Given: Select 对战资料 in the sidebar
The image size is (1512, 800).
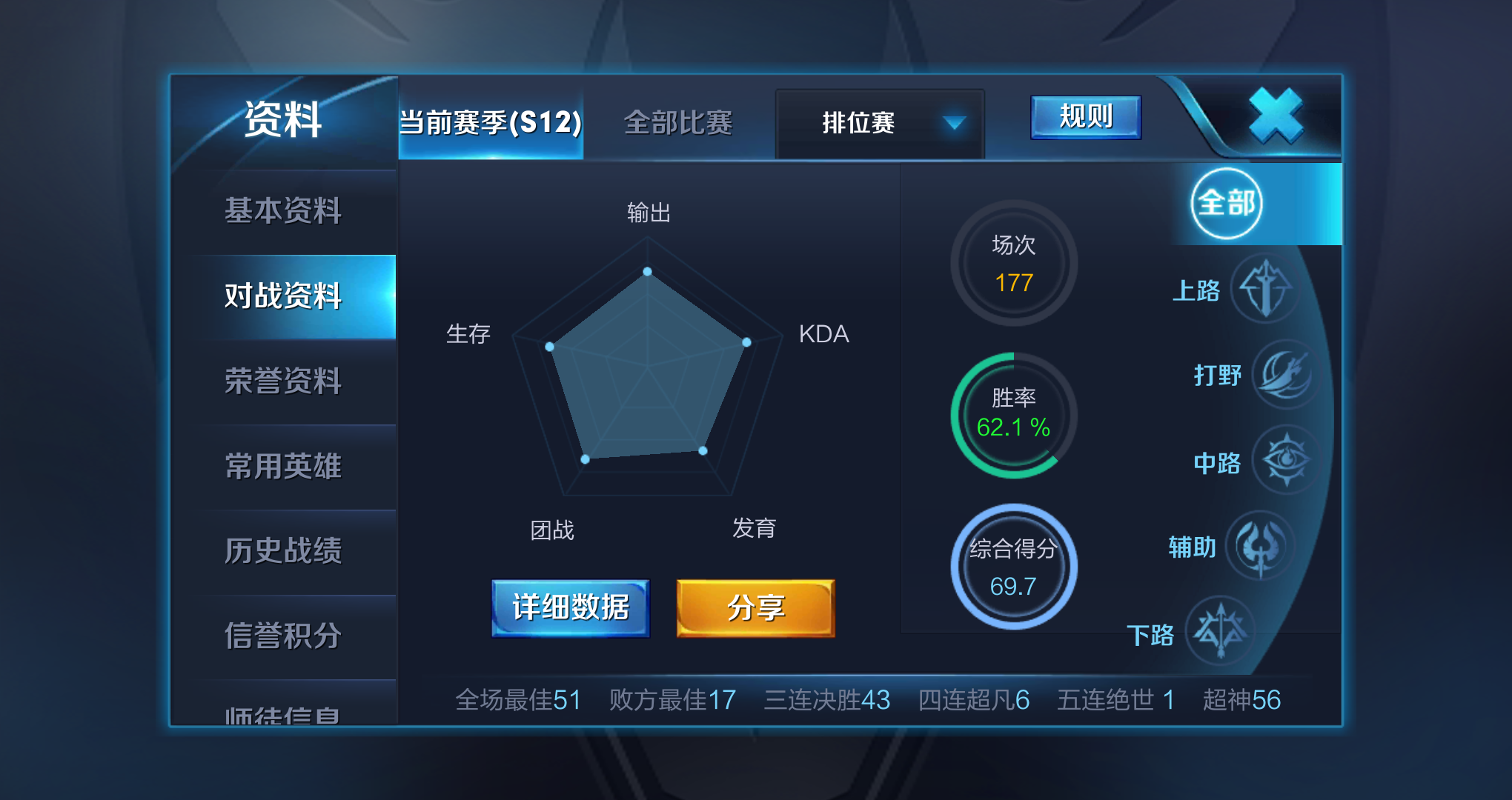Looking at the screenshot, I should (x=283, y=296).
